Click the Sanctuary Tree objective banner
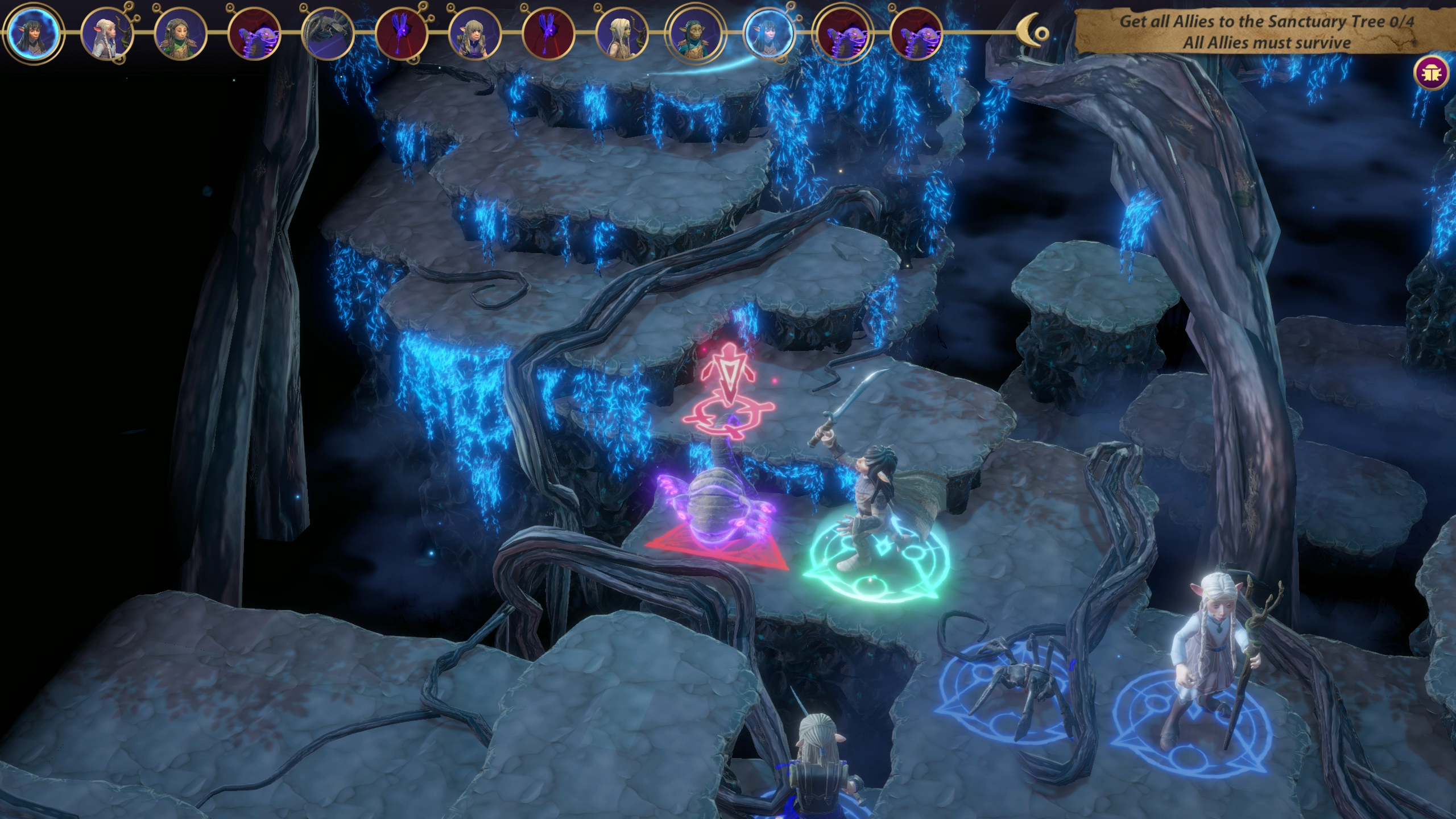The width and height of the screenshot is (1456, 819). coord(1266,32)
